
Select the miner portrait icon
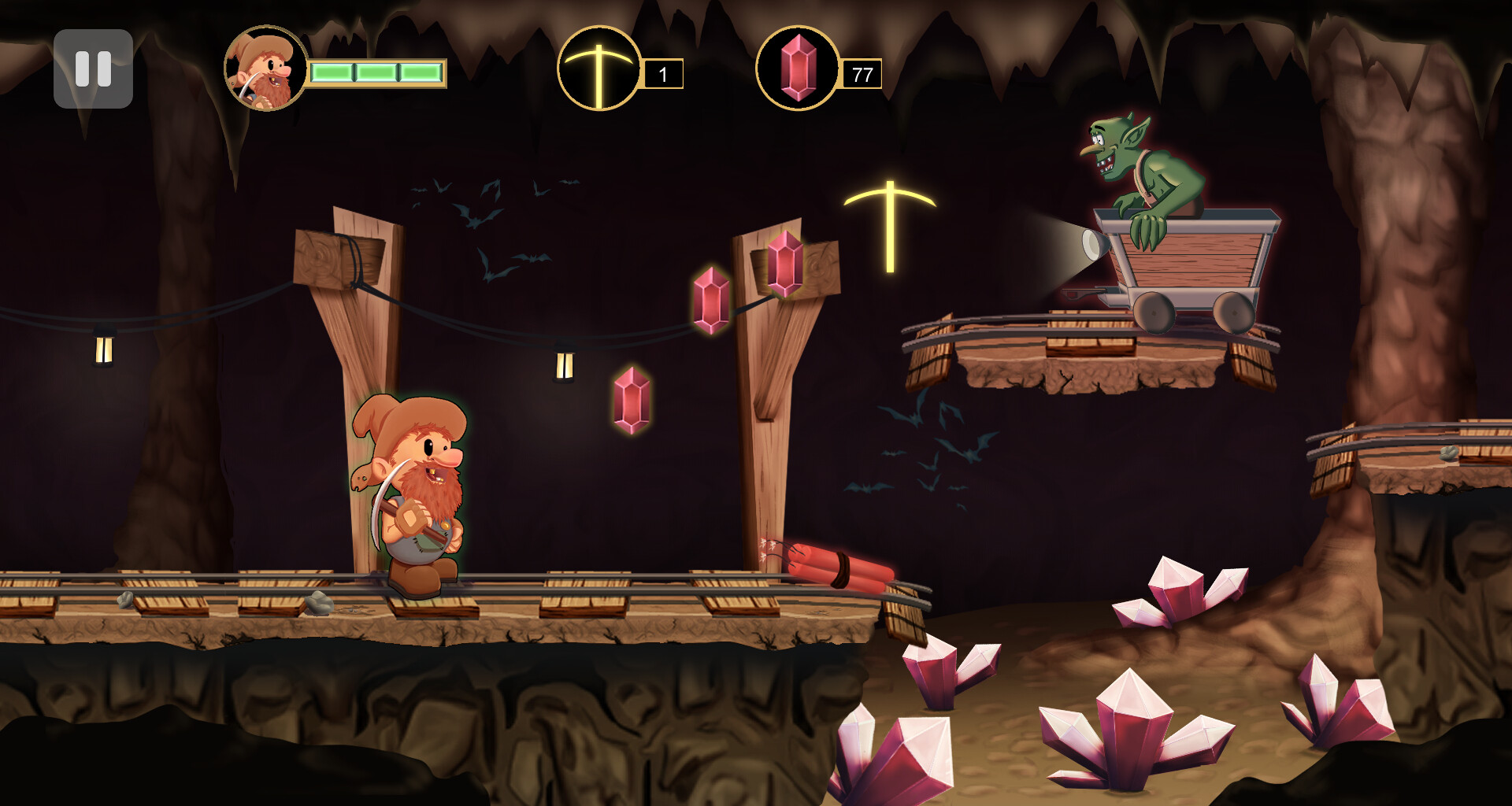(265, 69)
